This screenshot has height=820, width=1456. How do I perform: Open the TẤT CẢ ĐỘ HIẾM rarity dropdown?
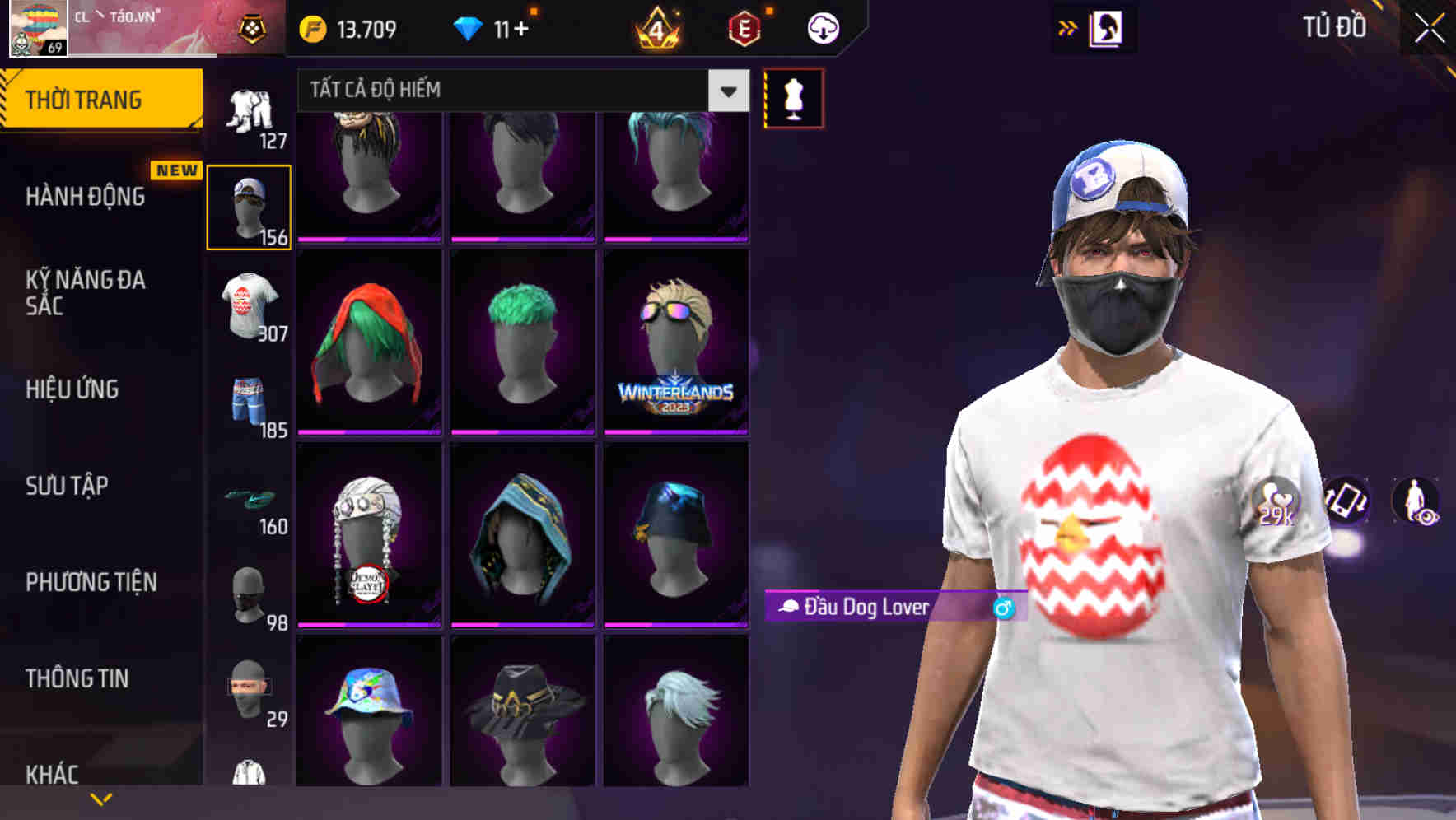[x=519, y=91]
